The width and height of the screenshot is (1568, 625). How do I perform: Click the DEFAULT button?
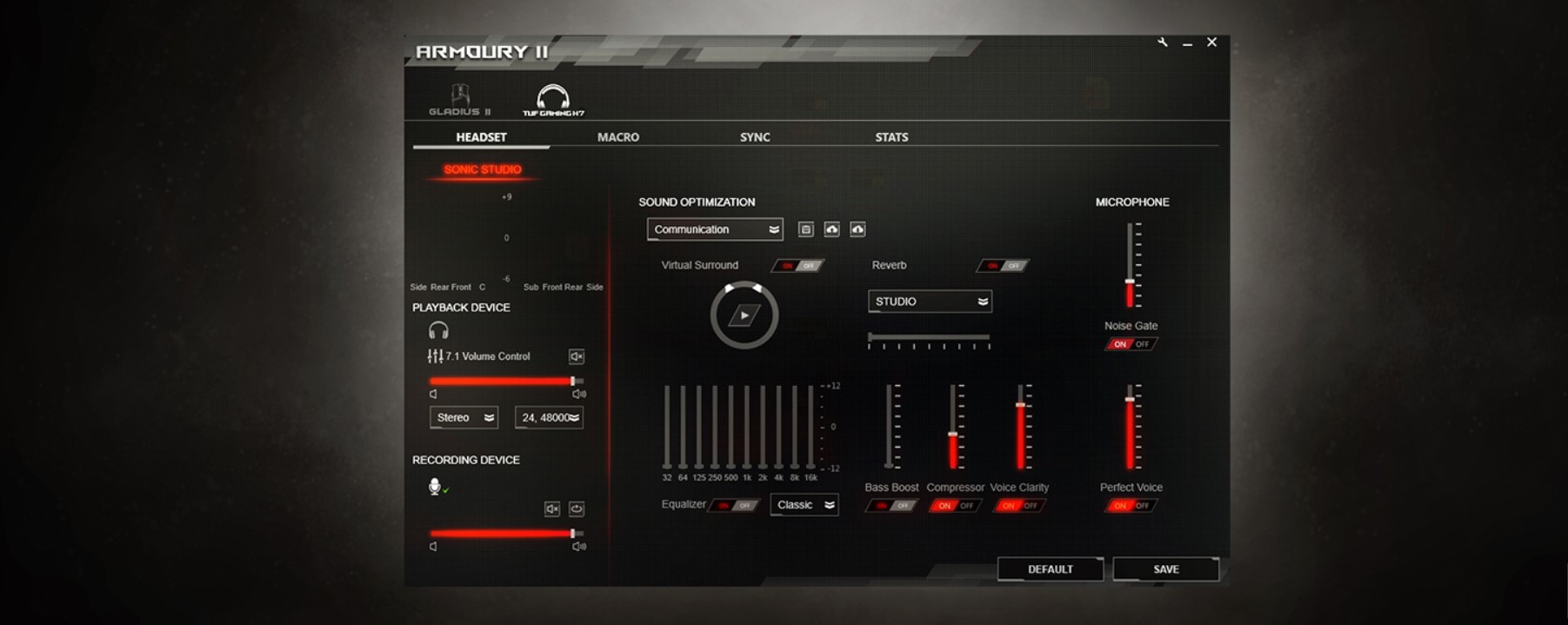pos(1050,569)
